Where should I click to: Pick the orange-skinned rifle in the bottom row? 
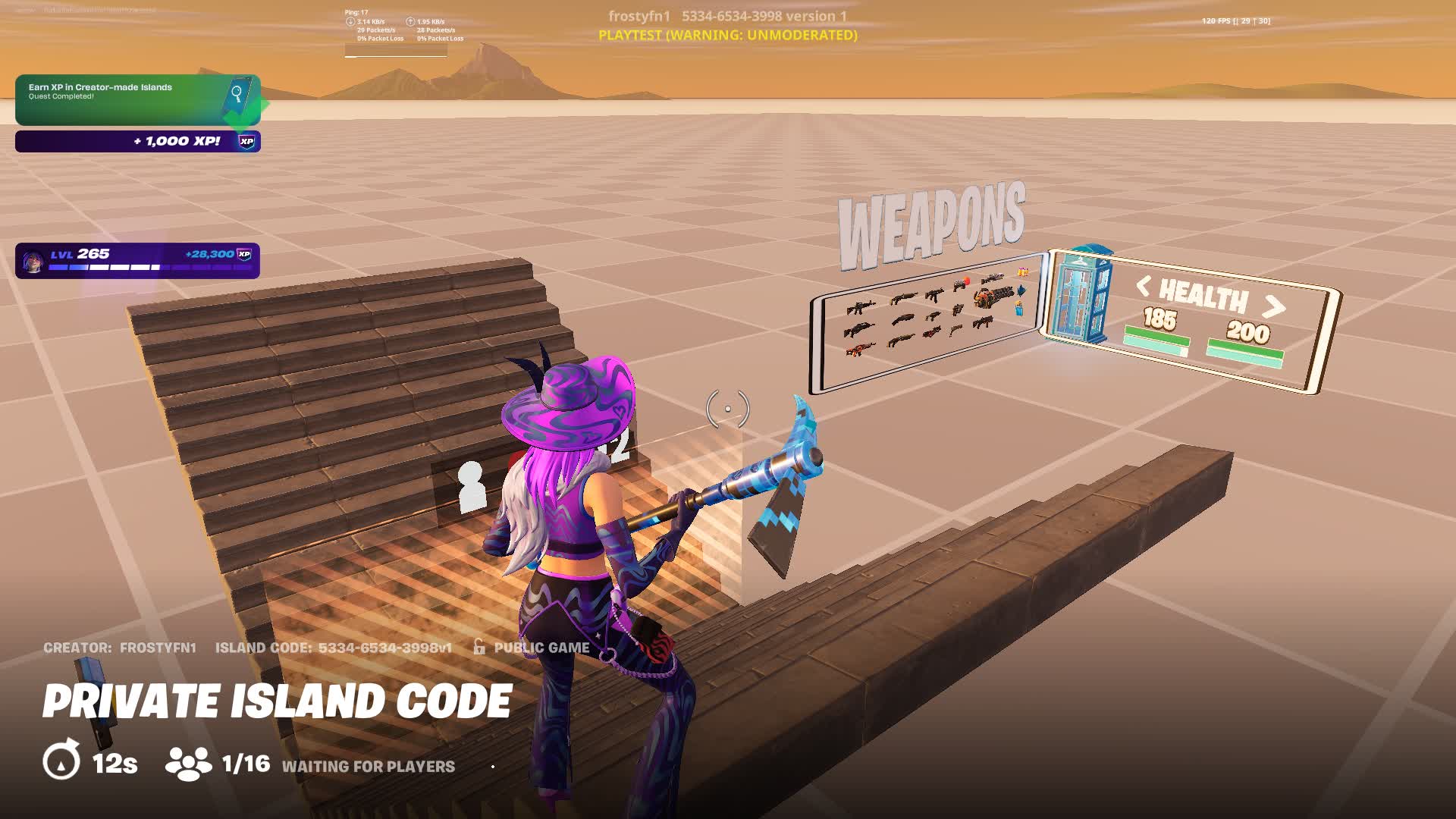point(861,350)
